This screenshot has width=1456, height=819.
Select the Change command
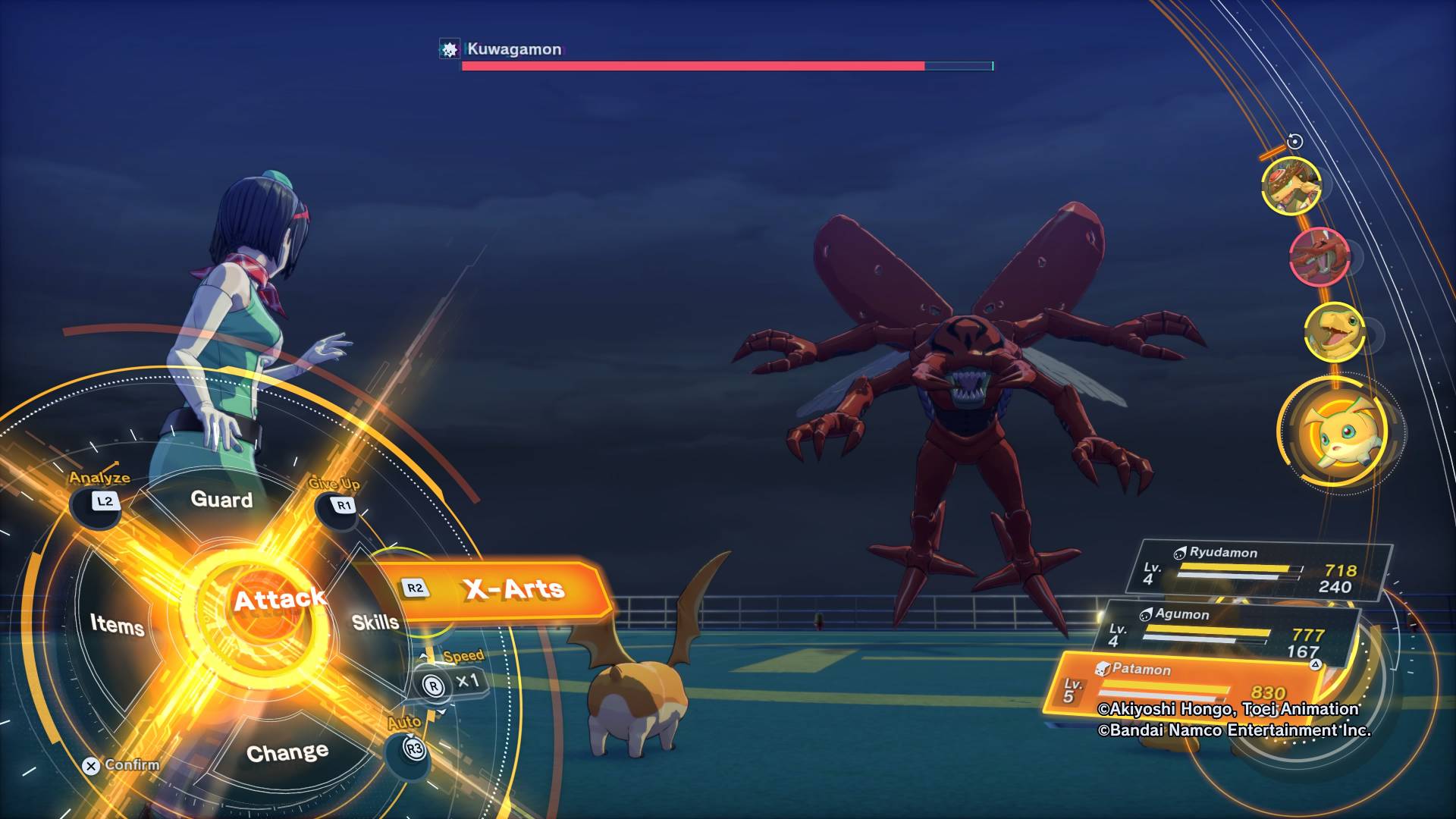[x=287, y=752]
